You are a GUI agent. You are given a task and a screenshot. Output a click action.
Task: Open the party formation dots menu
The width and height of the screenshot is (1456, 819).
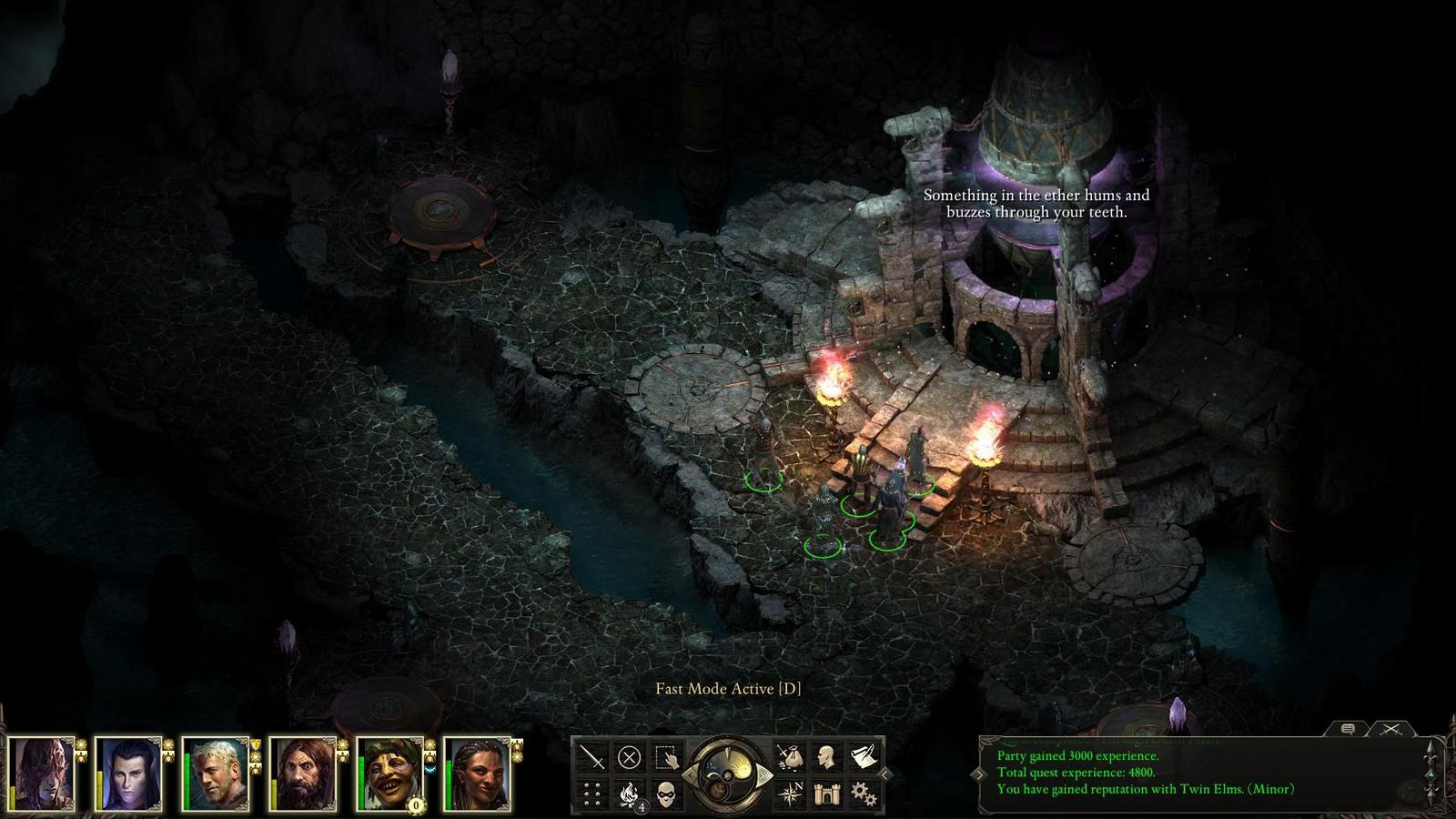point(592,794)
